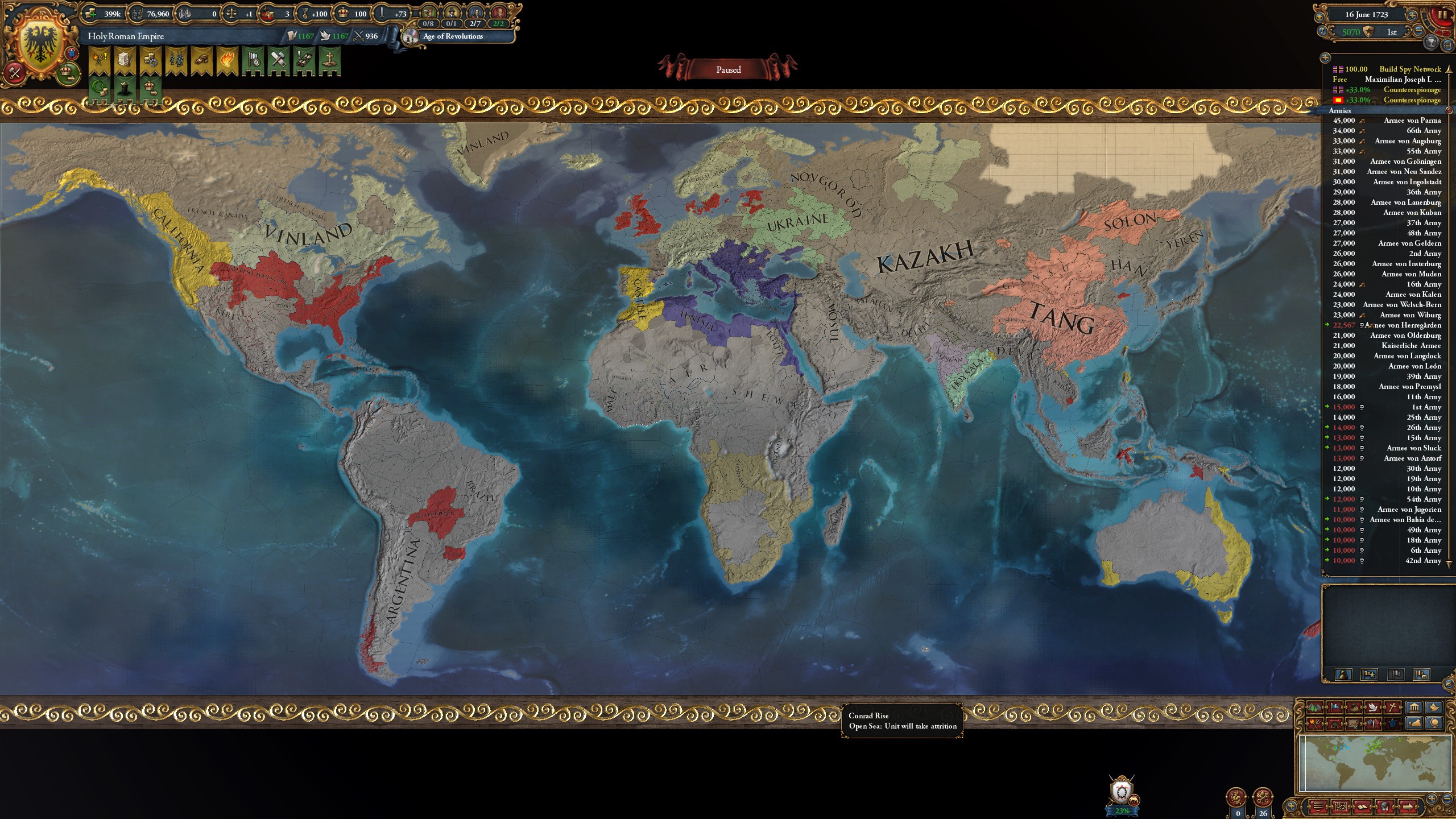Toggle the message settings eye icon
This screenshot has height=819, width=1456.
coord(1319,17)
